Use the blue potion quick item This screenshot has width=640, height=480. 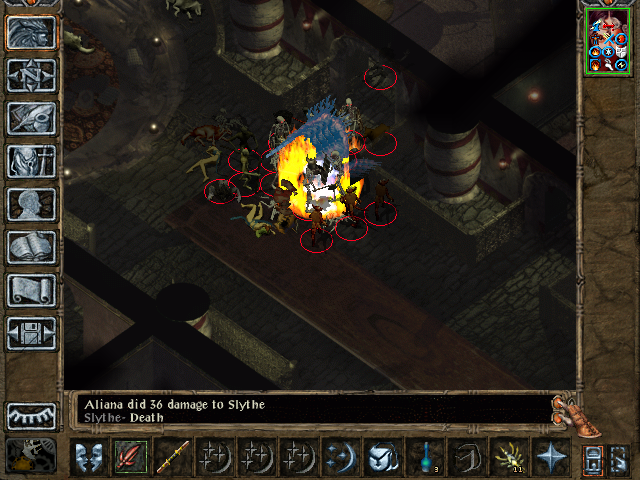point(424,457)
